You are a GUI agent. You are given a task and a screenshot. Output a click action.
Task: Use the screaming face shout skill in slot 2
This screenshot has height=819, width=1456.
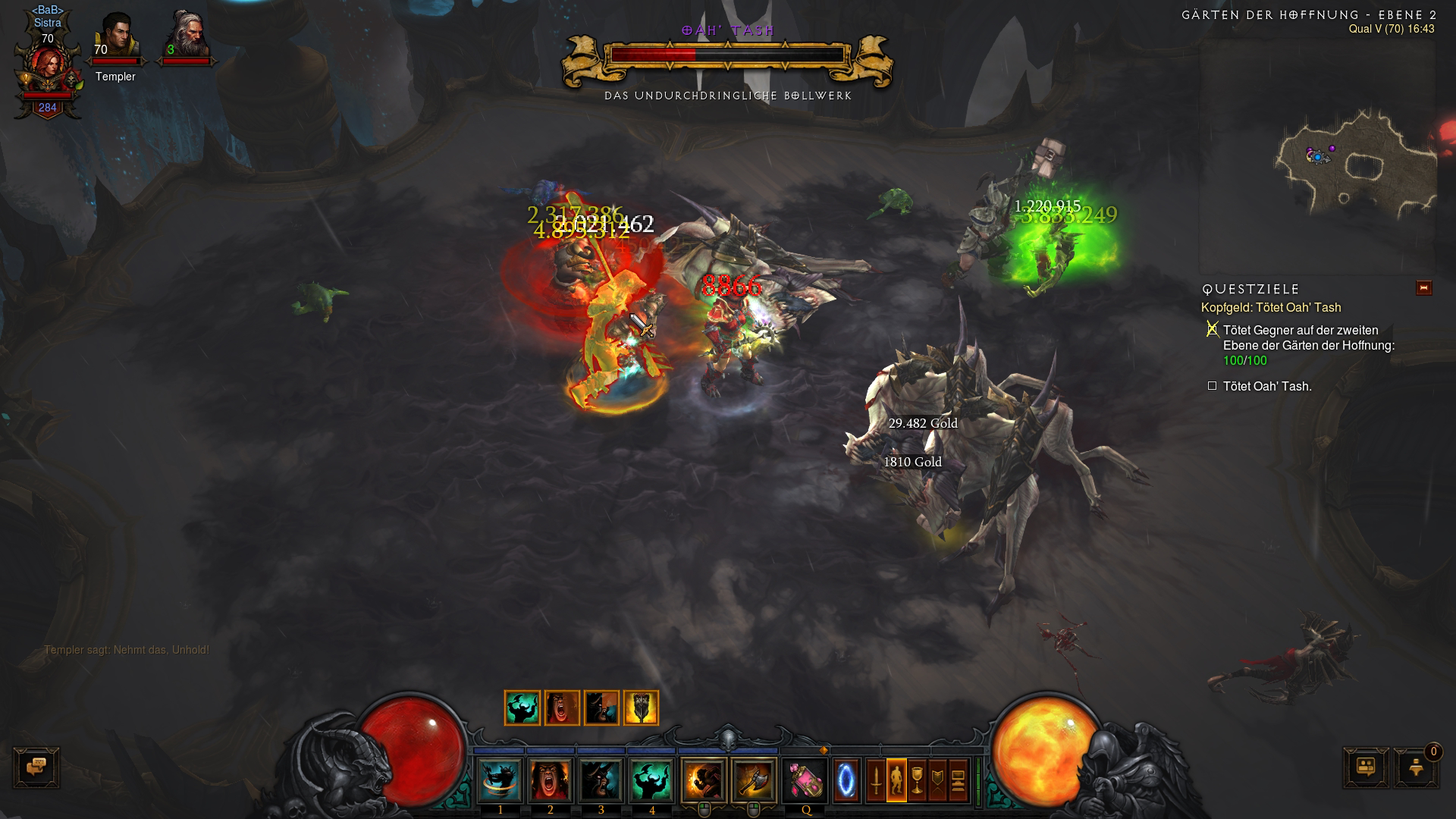[x=551, y=780]
